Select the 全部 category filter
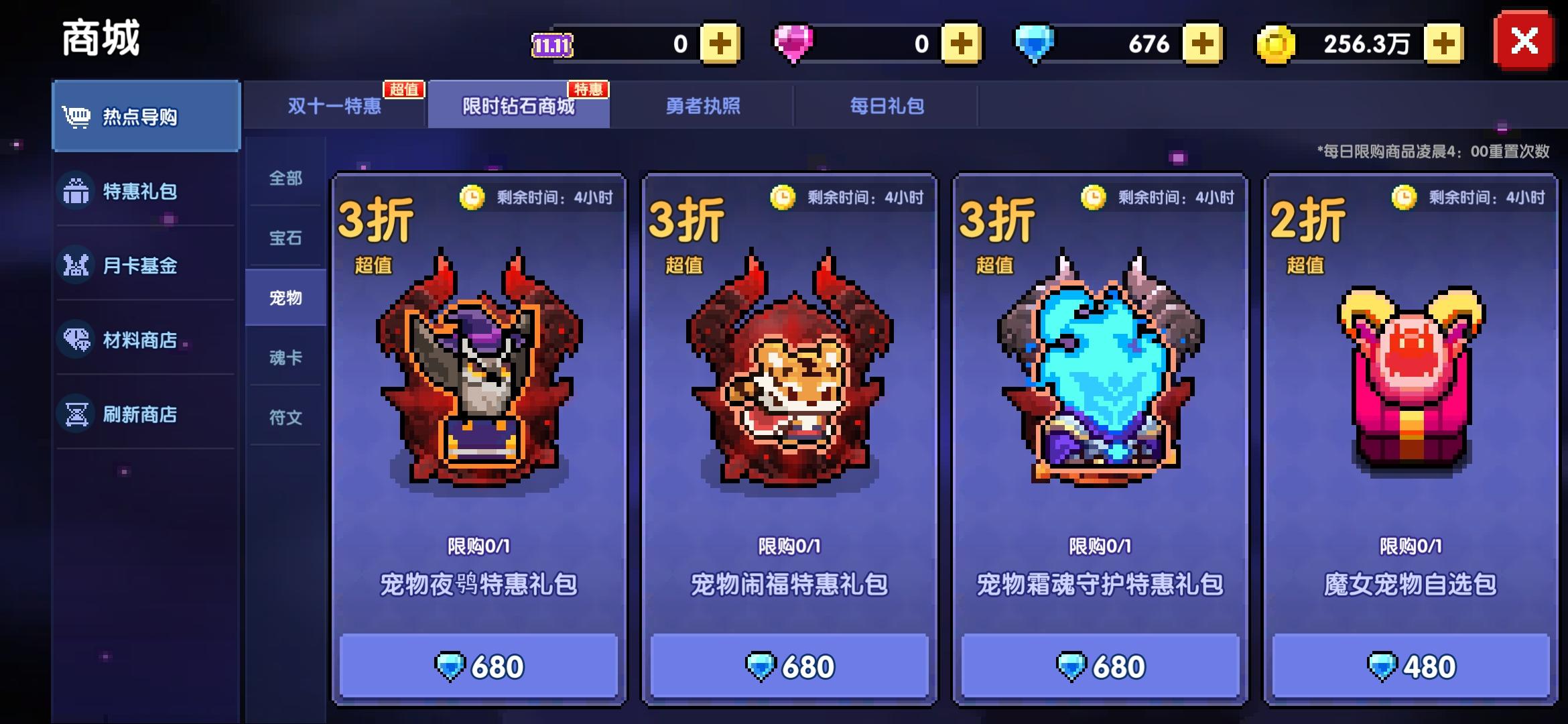Viewport: 1568px width, 724px height. tap(286, 179)
